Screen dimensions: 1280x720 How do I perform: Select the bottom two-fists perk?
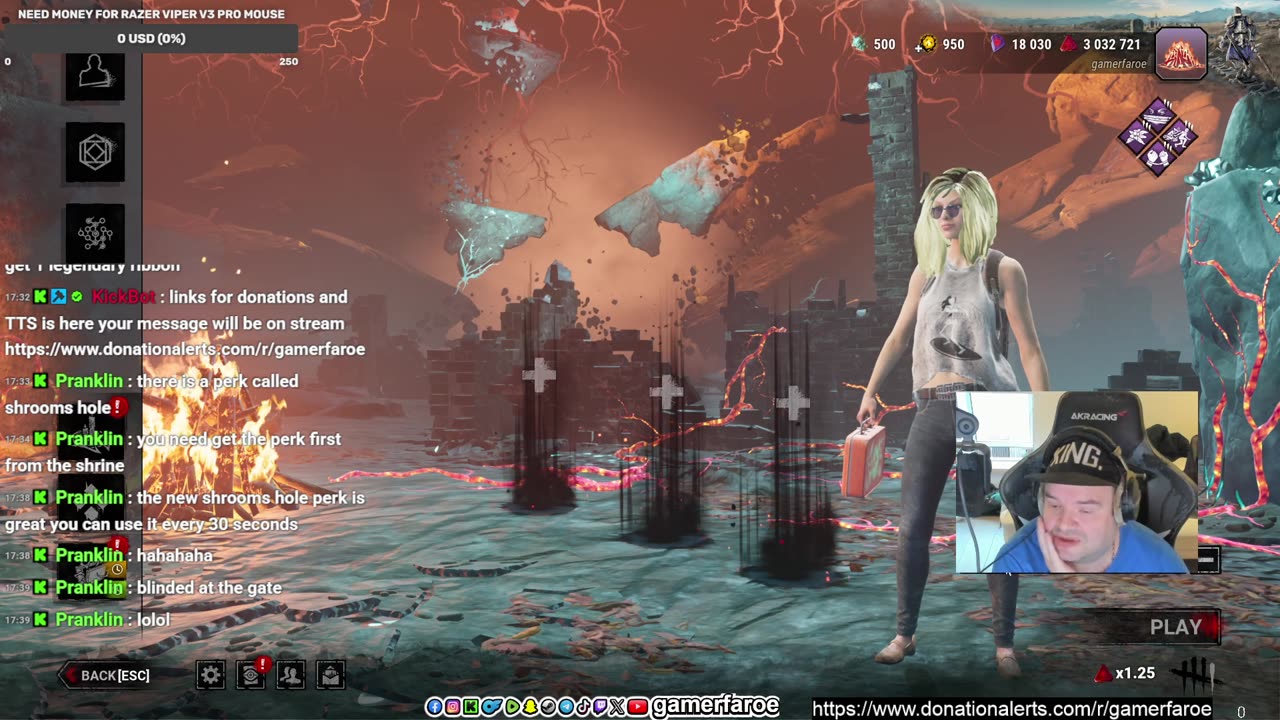1158,156
